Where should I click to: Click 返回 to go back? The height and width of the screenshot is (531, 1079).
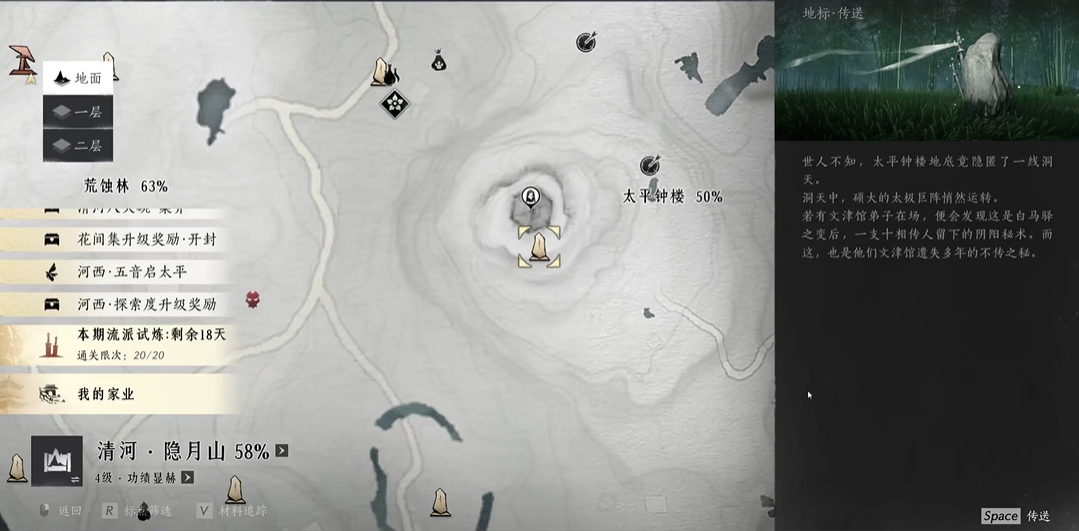coord(60,511)
